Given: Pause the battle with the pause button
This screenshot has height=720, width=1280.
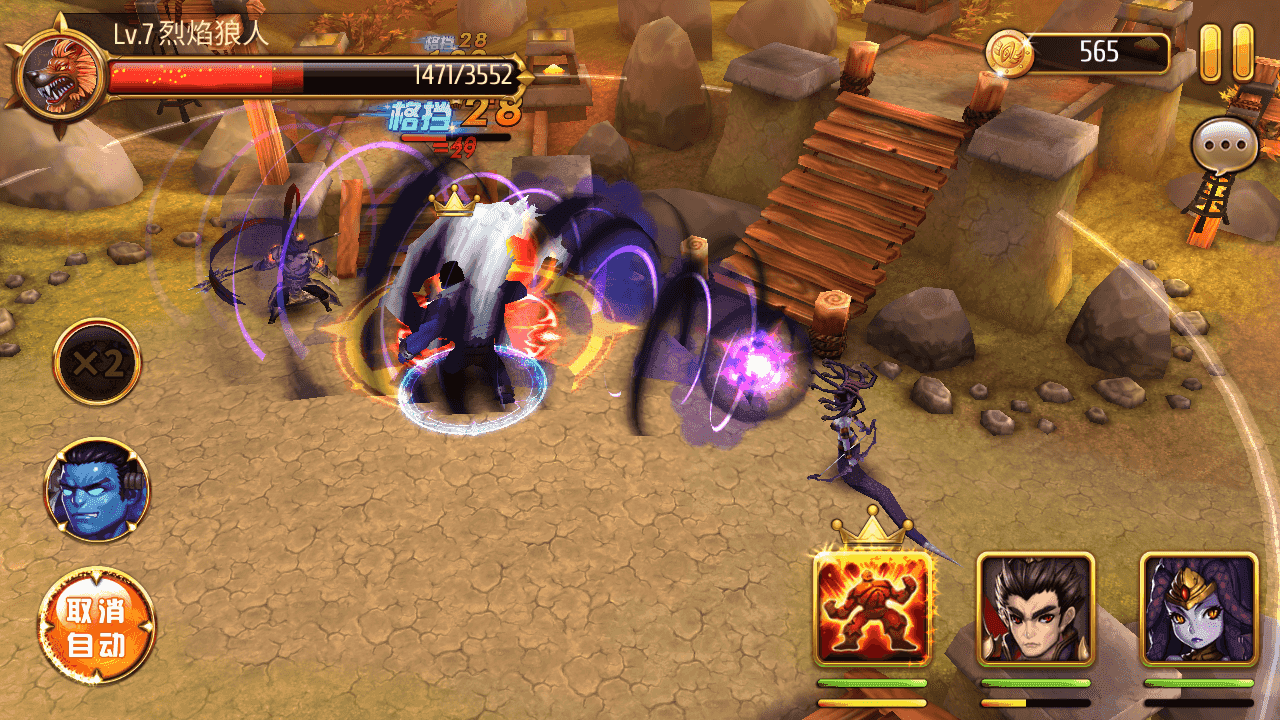Looking at the screenshot, I should [1226, 52].
